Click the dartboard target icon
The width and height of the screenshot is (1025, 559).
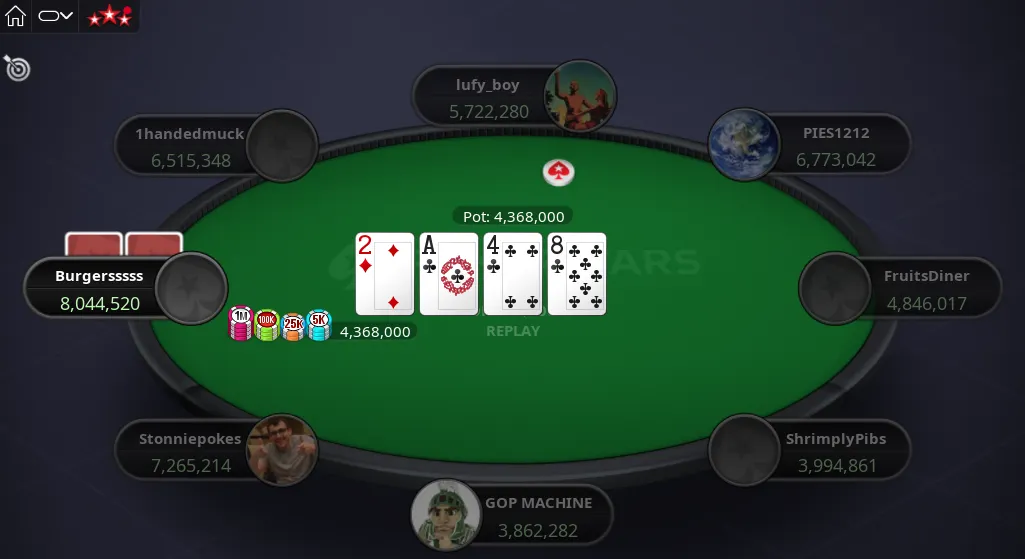click(x=17, y=68)
